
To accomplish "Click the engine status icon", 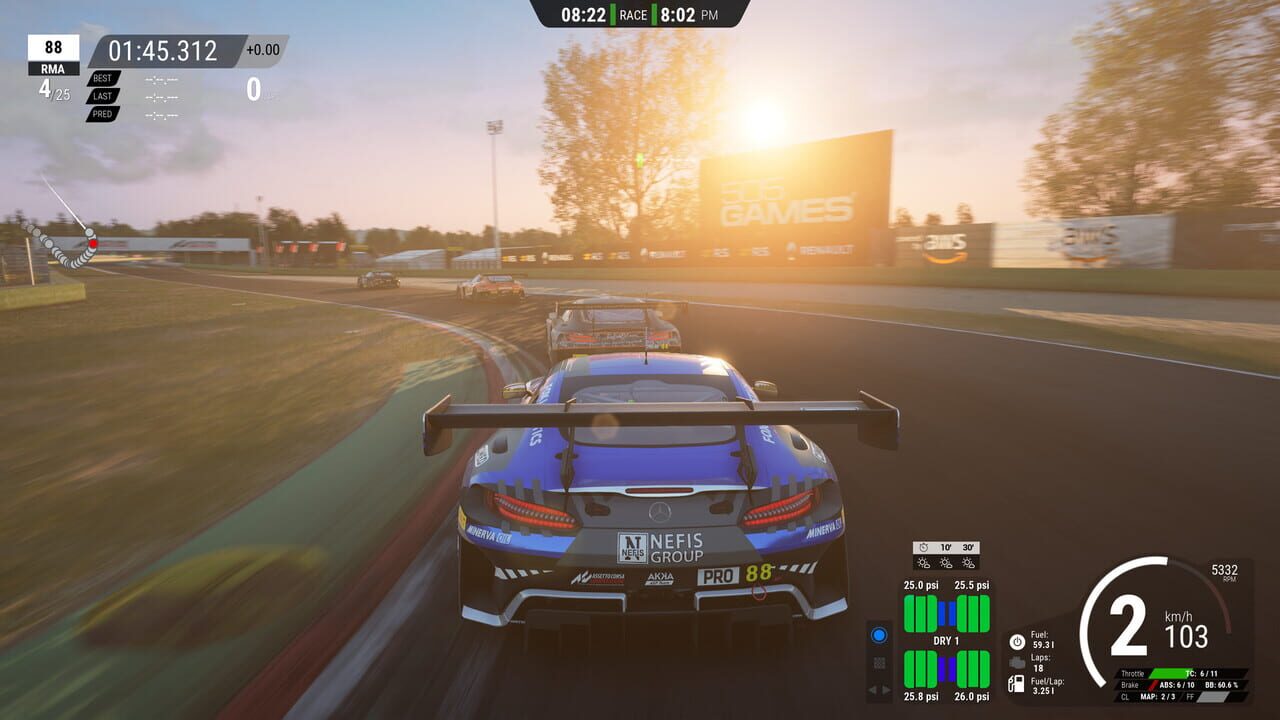I will (x=1017, y=662).
